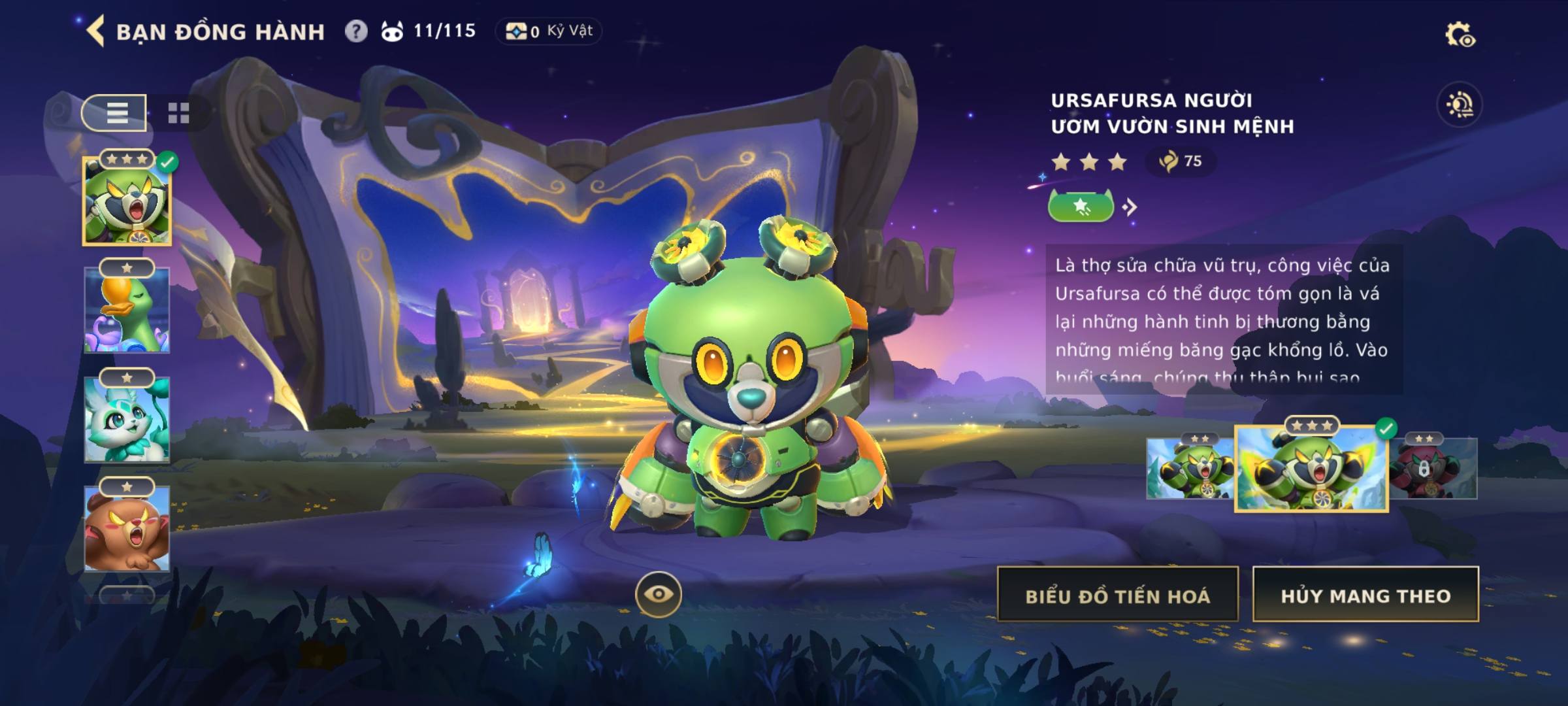The height and width of the screenshot is (706, 1568).
Task: Switch to grid view layout
Action: click(x=178, y=113)
